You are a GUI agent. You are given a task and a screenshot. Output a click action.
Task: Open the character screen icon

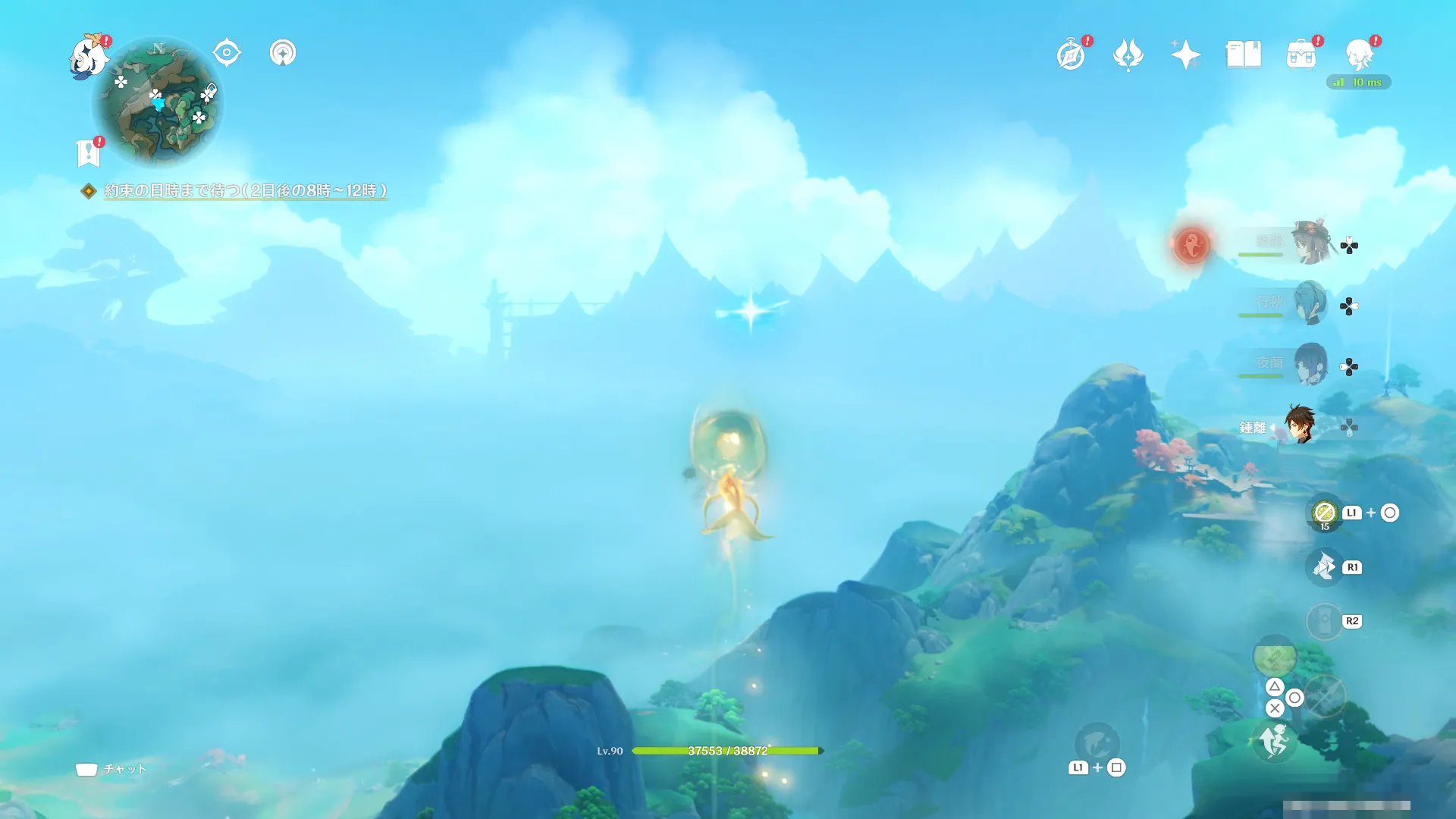[1359, 55]
